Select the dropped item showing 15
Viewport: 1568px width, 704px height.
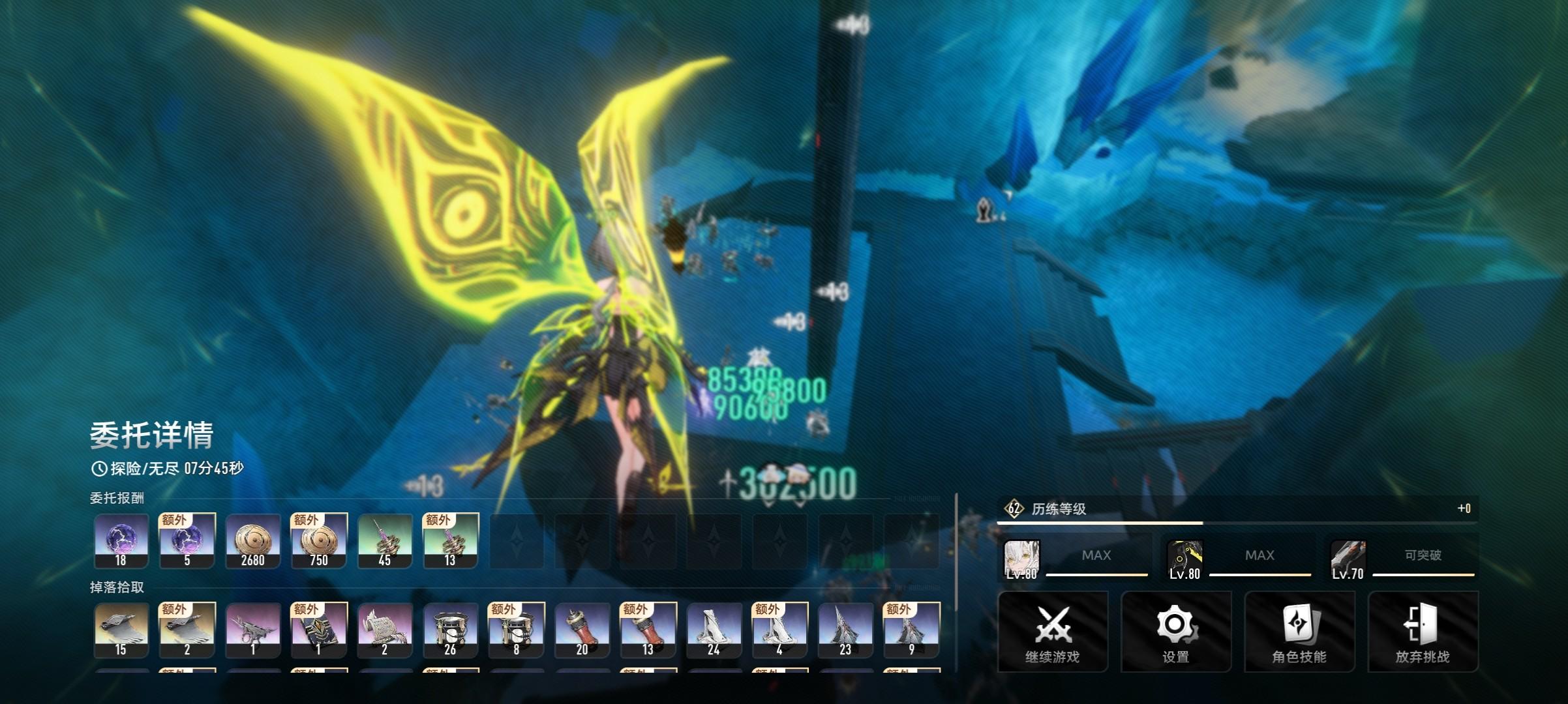121,630
